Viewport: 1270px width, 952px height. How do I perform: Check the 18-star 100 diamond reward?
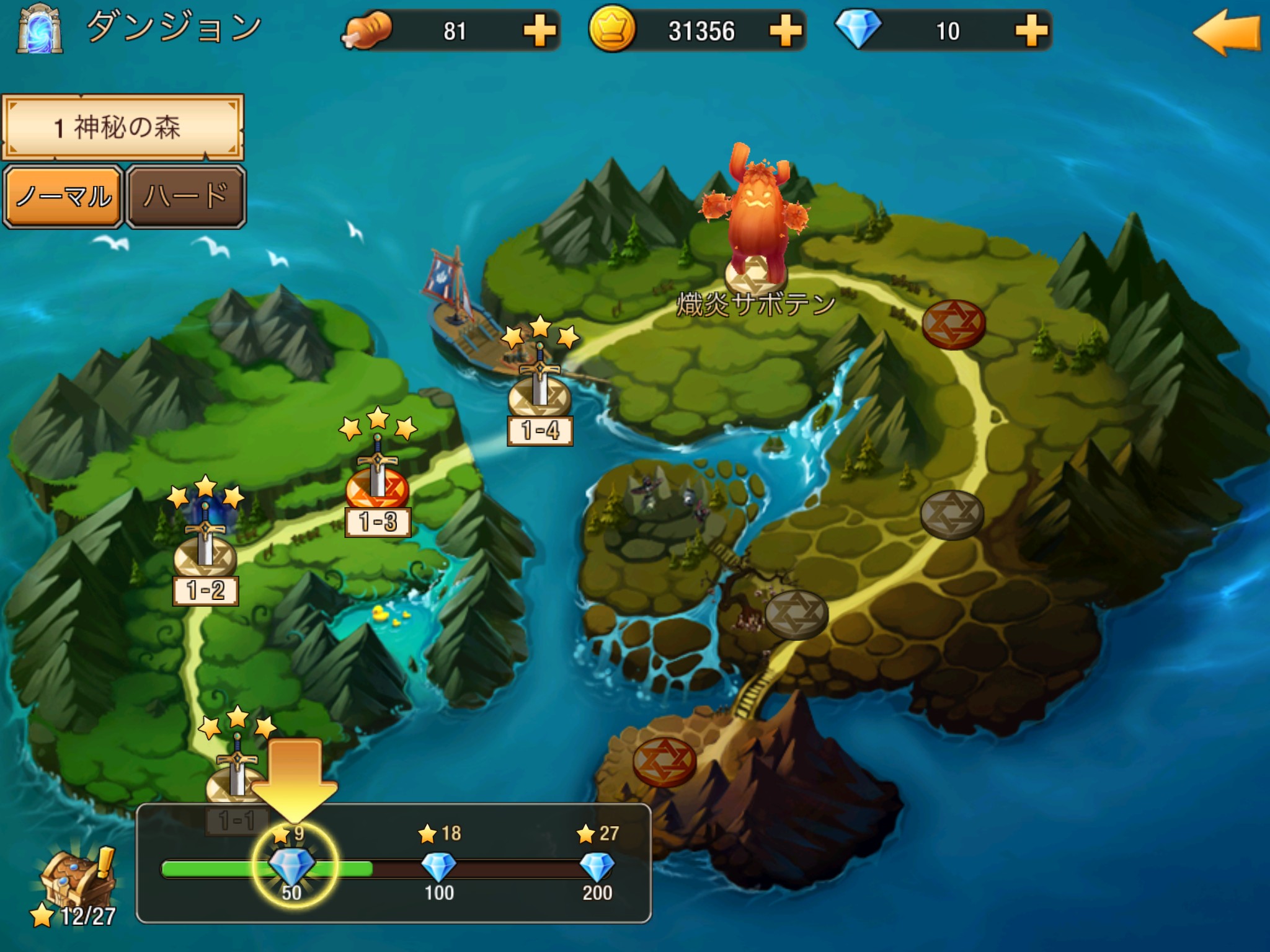(x=438, y=866)
